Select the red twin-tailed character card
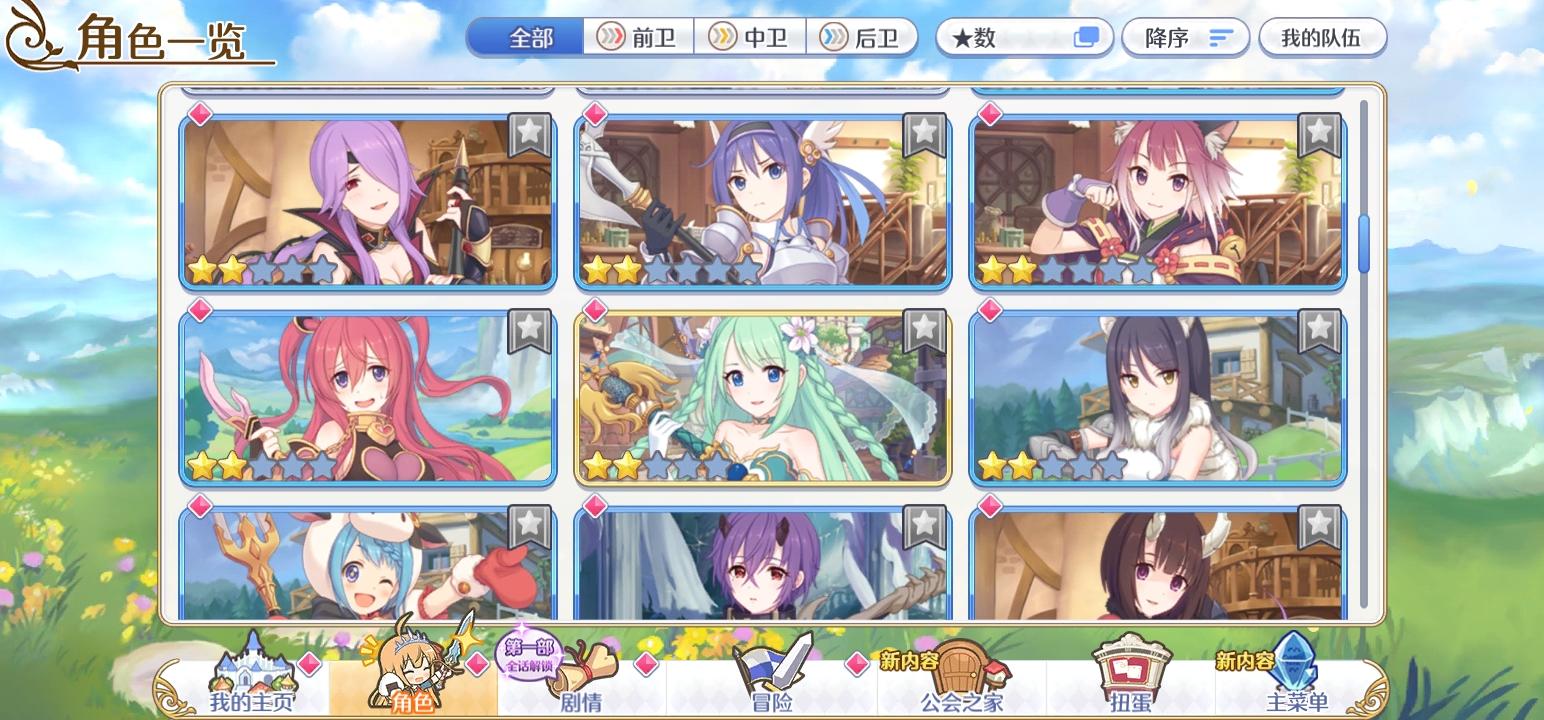 coord(367,395)
